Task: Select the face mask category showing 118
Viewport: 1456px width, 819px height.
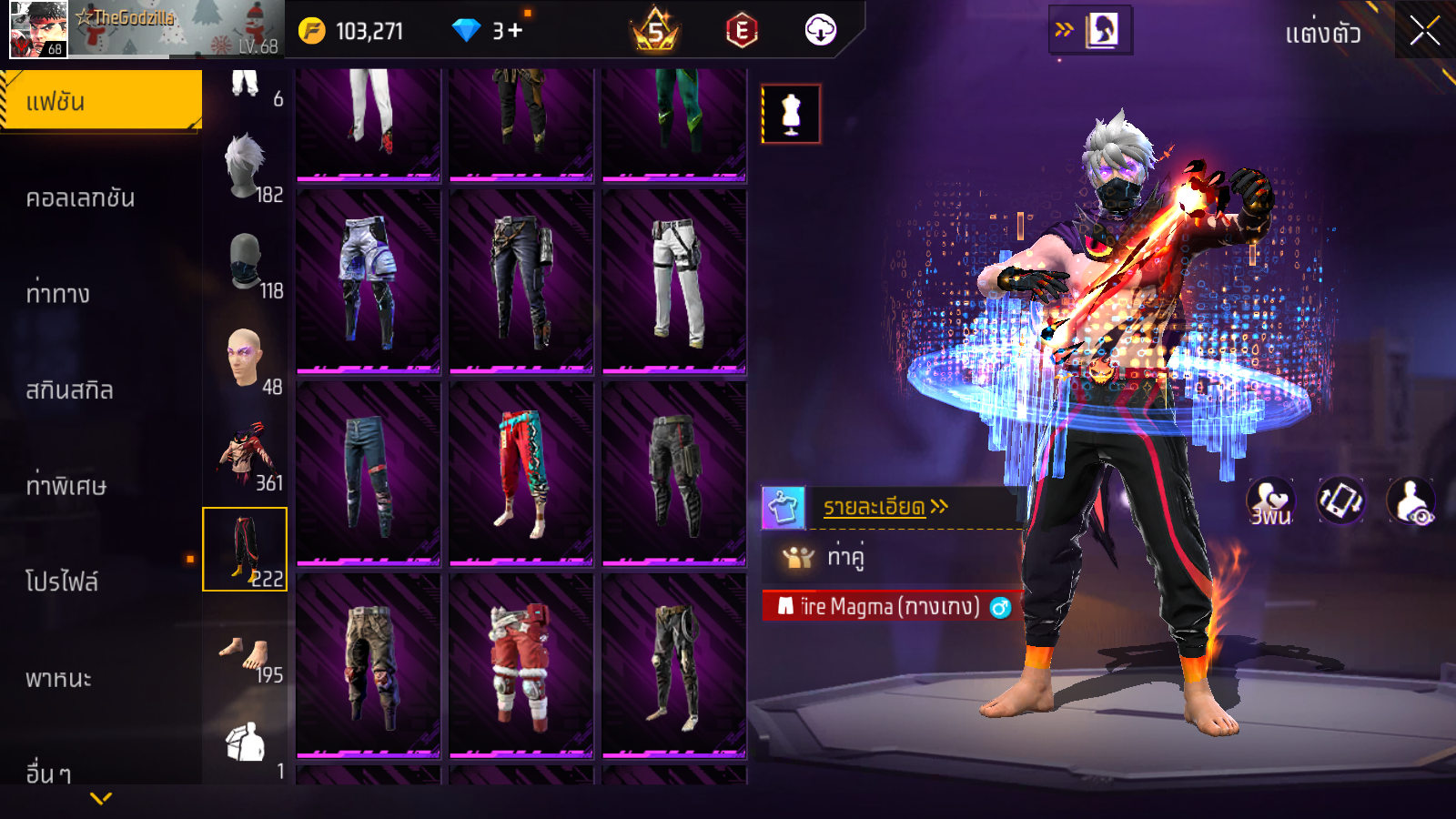Action: [246, 264]
